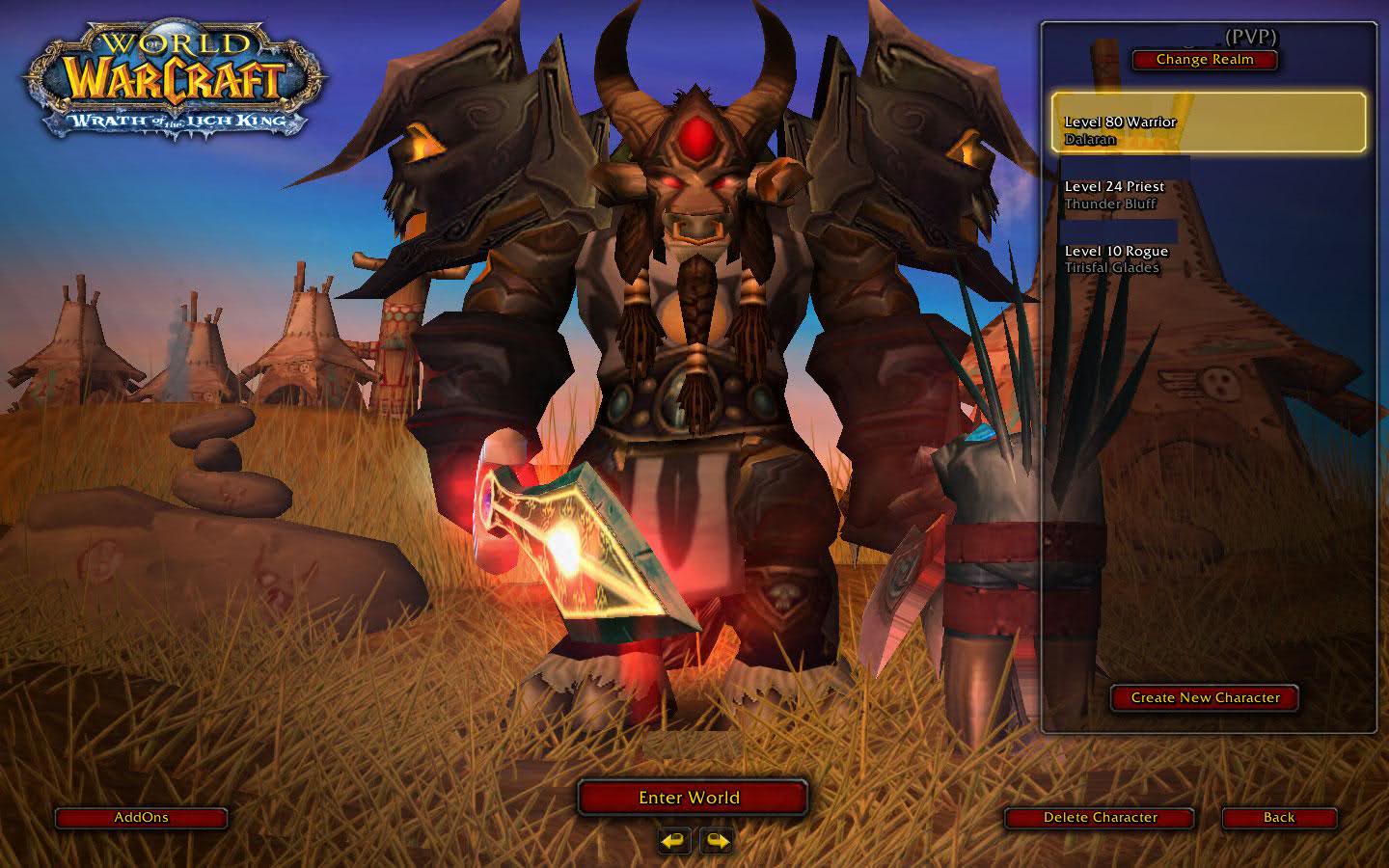Click Delete Character
Screen dimensions: 1389x868
[x=1099, y=818]
